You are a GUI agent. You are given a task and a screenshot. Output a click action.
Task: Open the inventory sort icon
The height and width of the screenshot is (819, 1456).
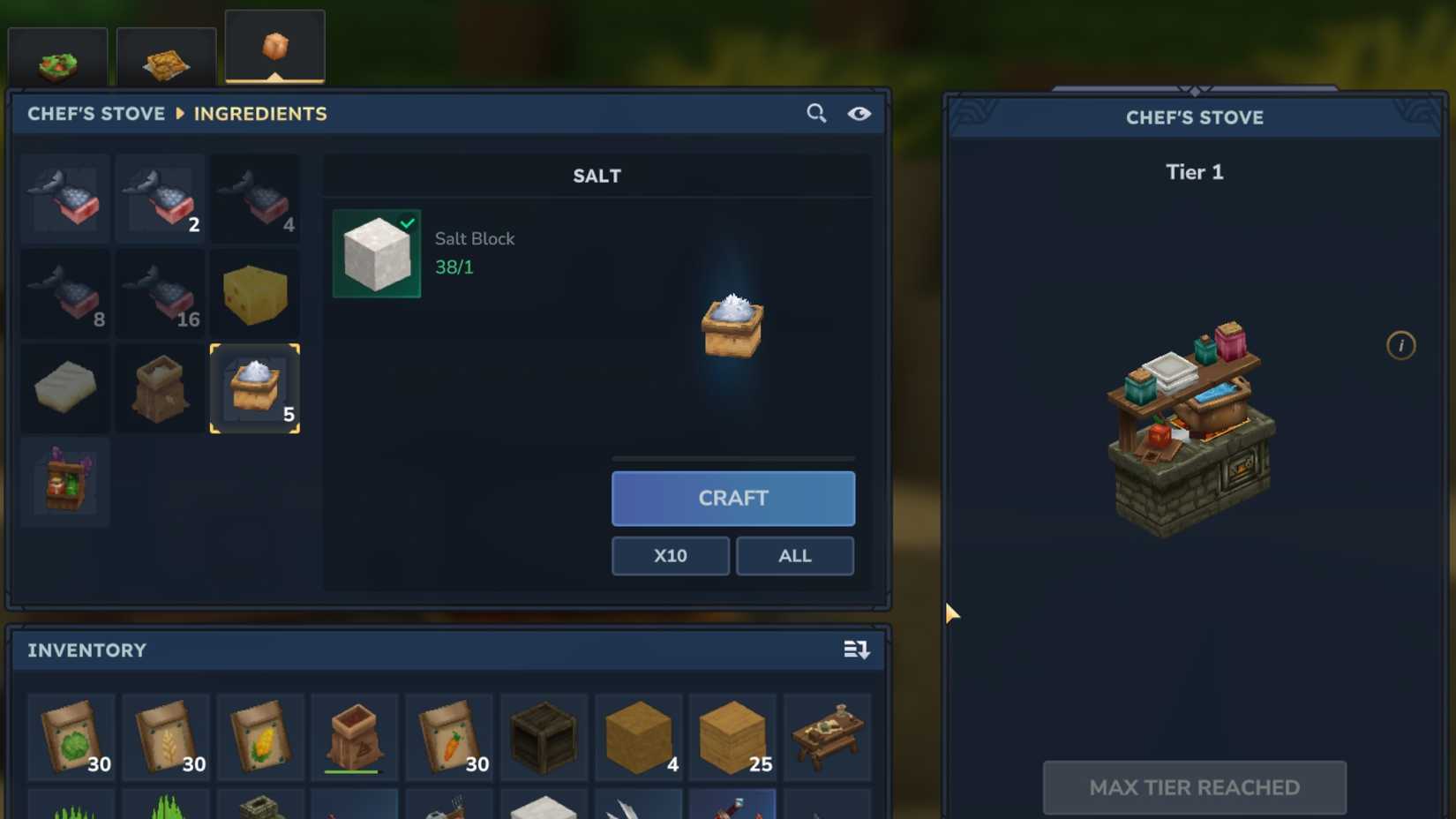point(854,650)
